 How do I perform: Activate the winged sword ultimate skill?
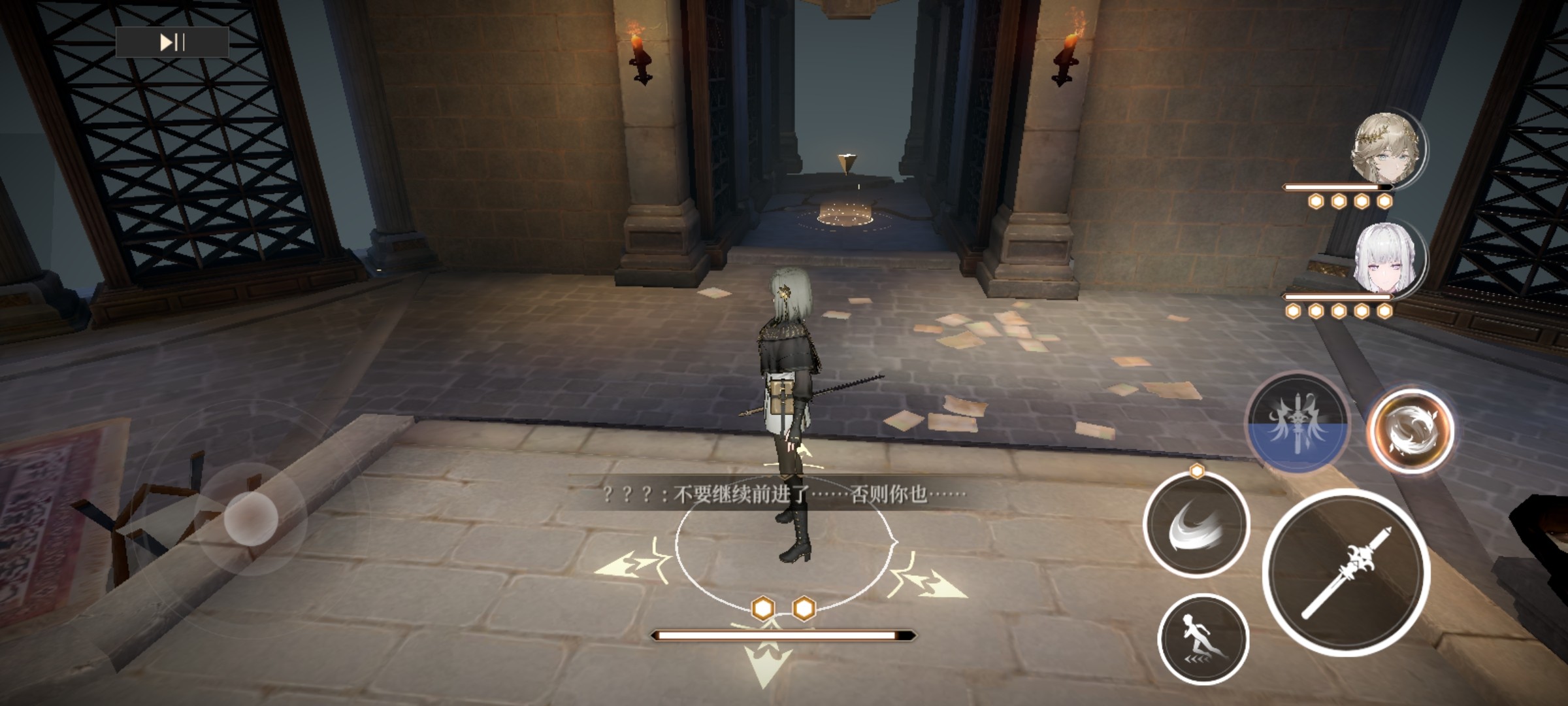click(1298, 423)
